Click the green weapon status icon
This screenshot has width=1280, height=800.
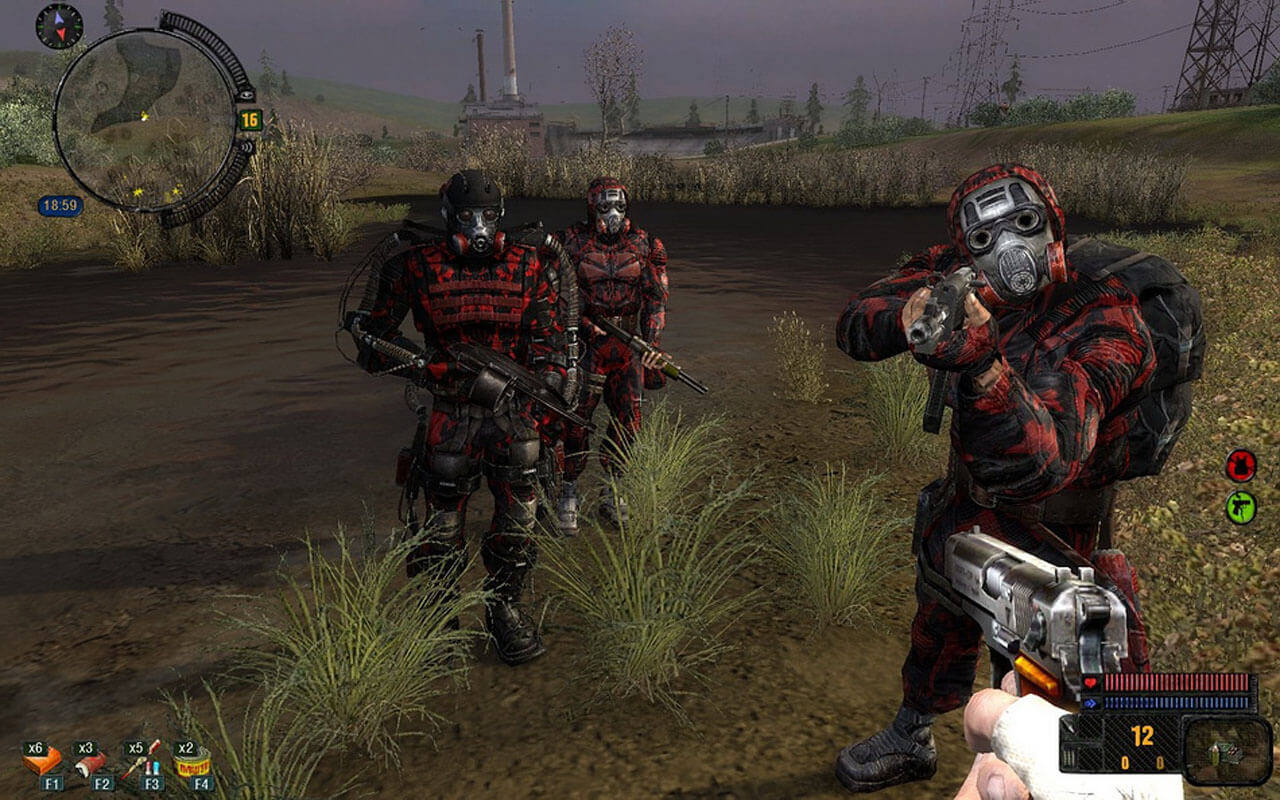point(1240,507)
